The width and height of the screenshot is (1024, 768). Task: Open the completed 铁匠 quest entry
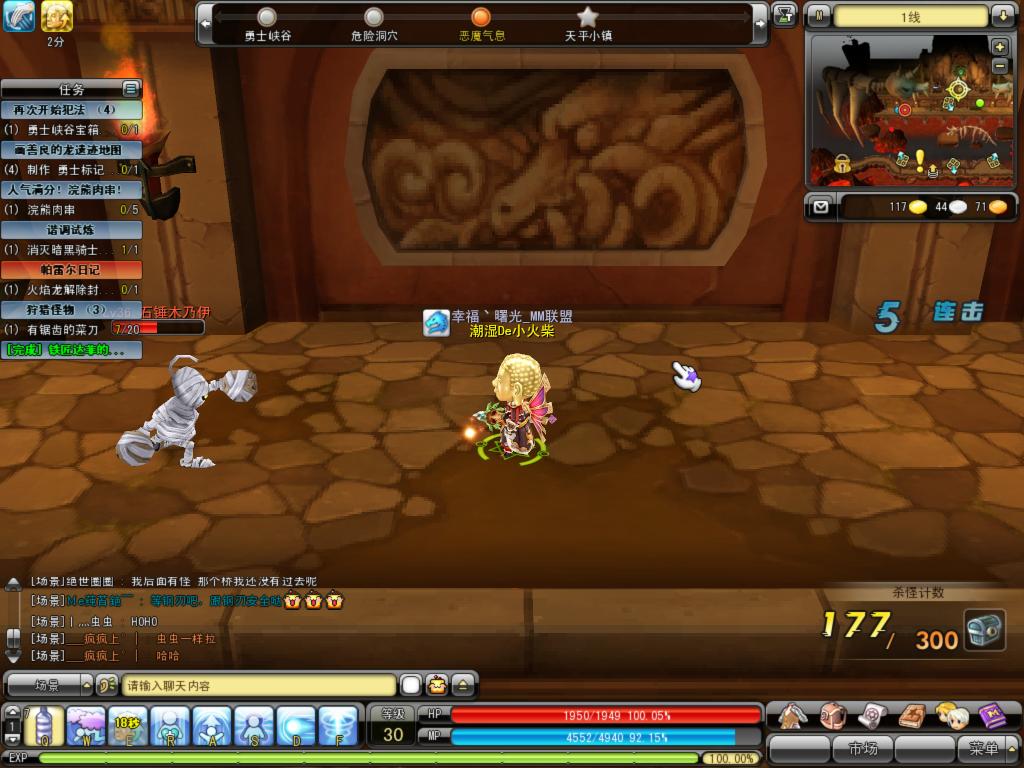[70, 350]
